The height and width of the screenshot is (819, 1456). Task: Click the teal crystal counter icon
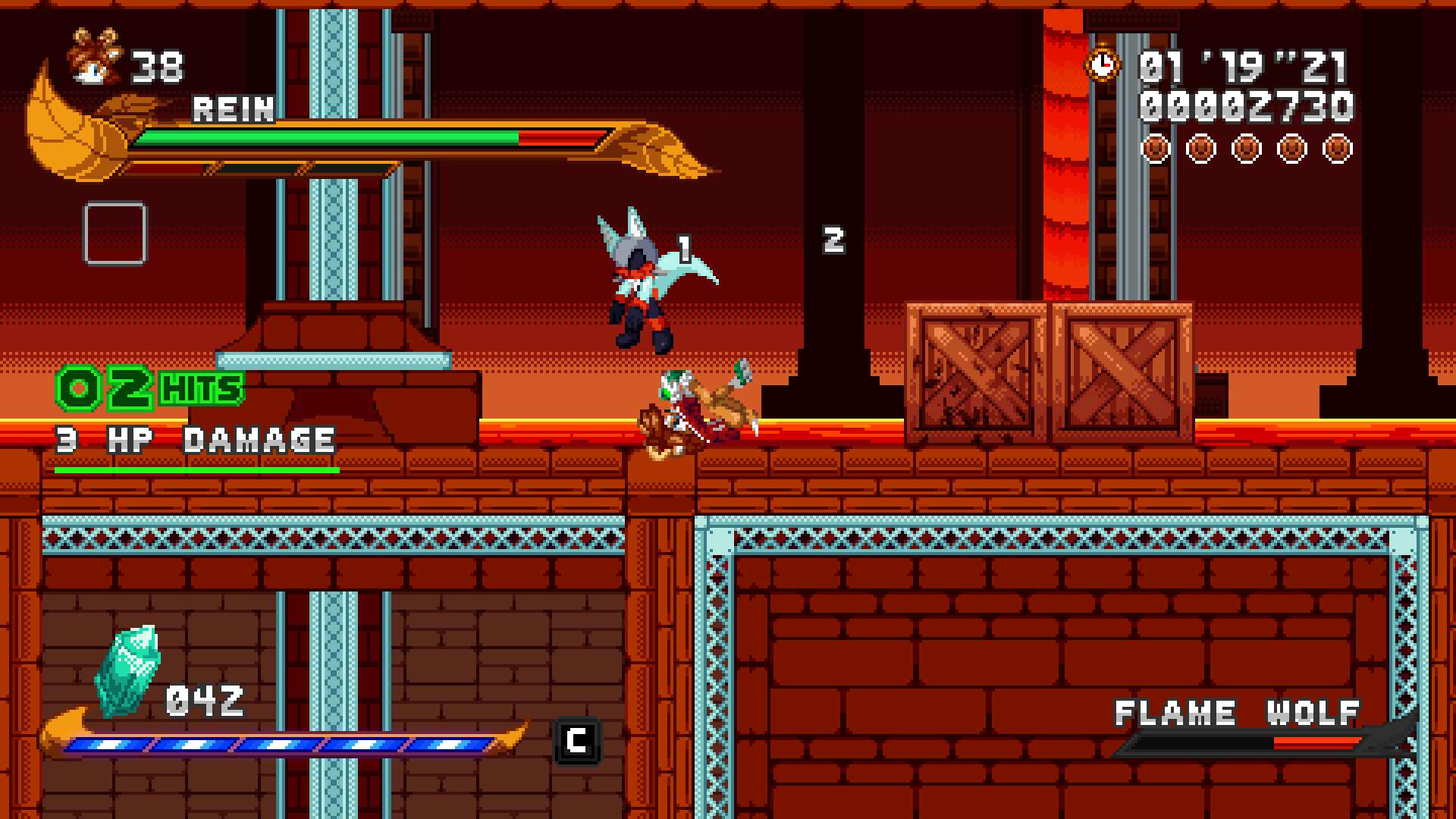(x=127, y=670)
